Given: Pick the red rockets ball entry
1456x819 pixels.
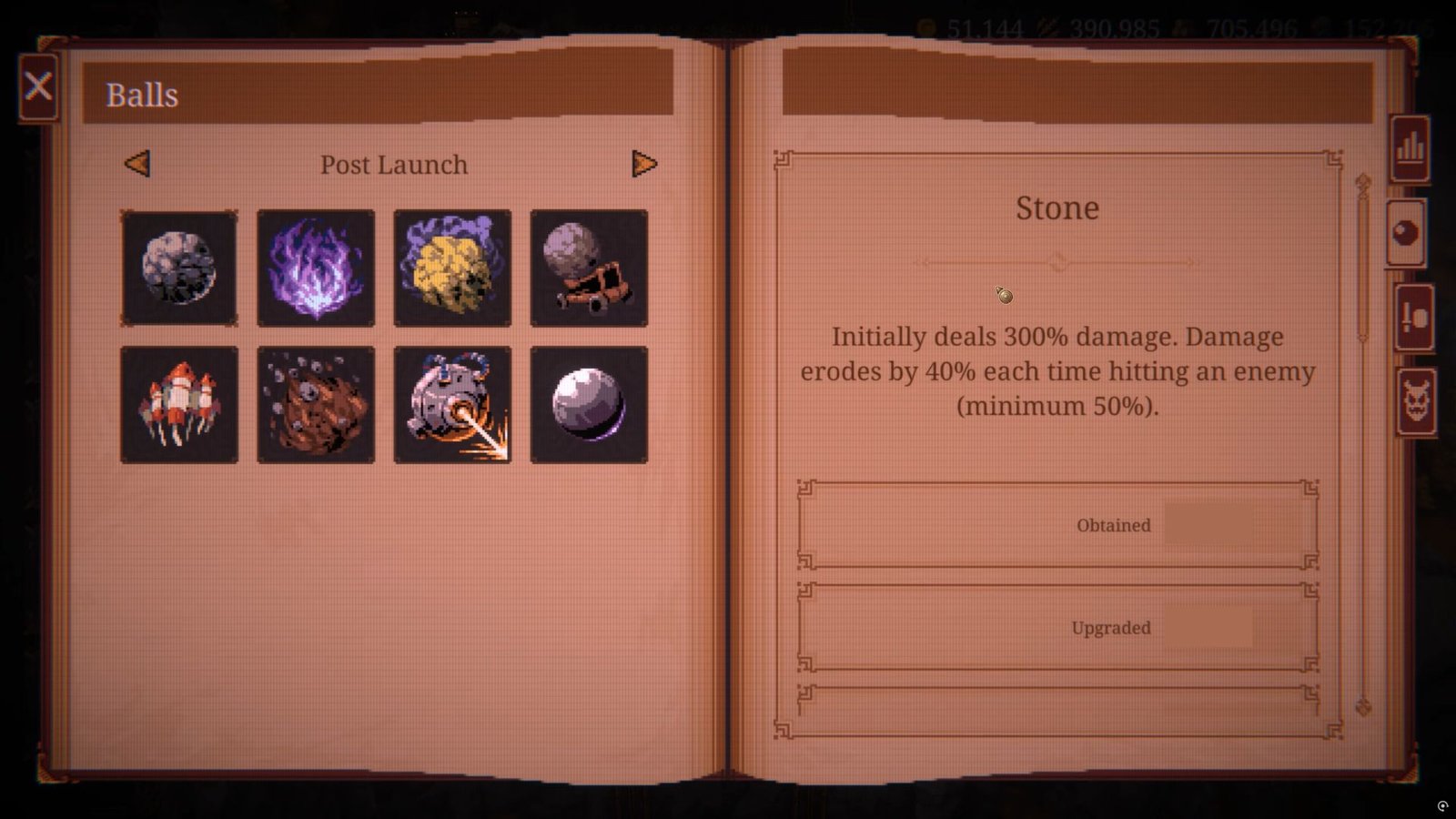Looking at the screenshot, I should tap(179, 405).
